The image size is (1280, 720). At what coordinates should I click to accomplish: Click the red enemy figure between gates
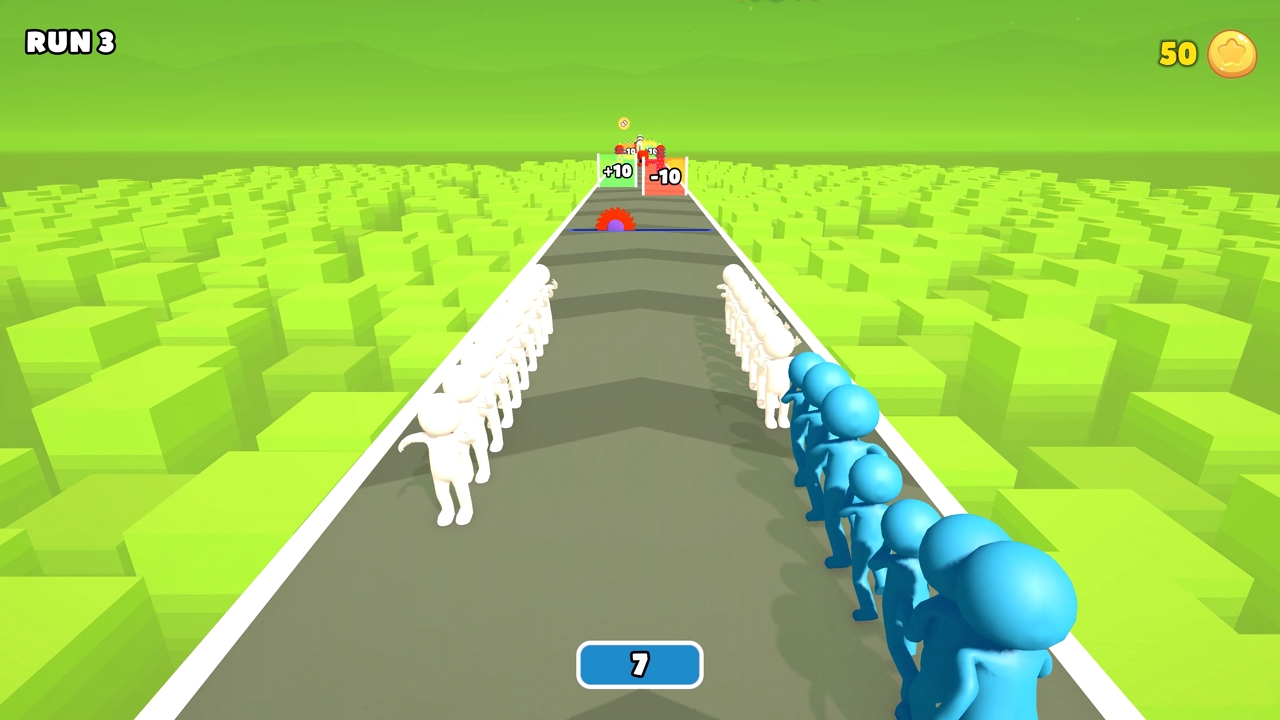642,155
